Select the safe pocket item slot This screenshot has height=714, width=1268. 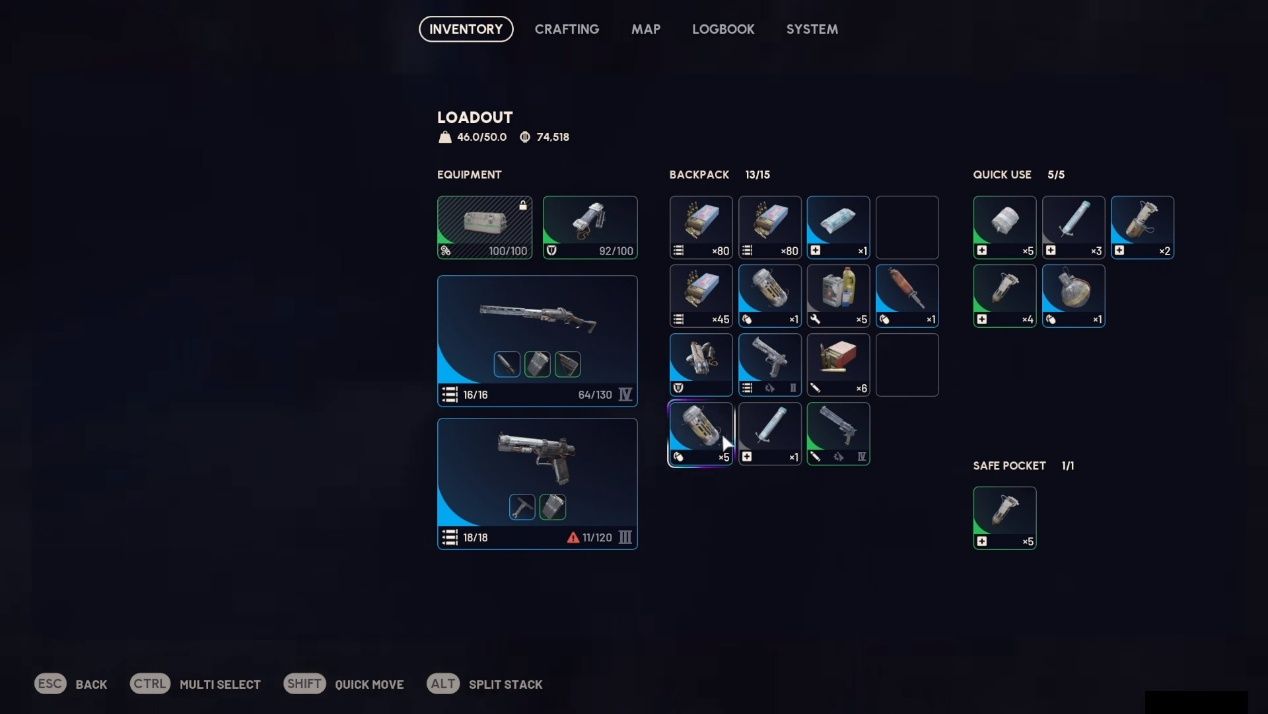click(1005, 517)
